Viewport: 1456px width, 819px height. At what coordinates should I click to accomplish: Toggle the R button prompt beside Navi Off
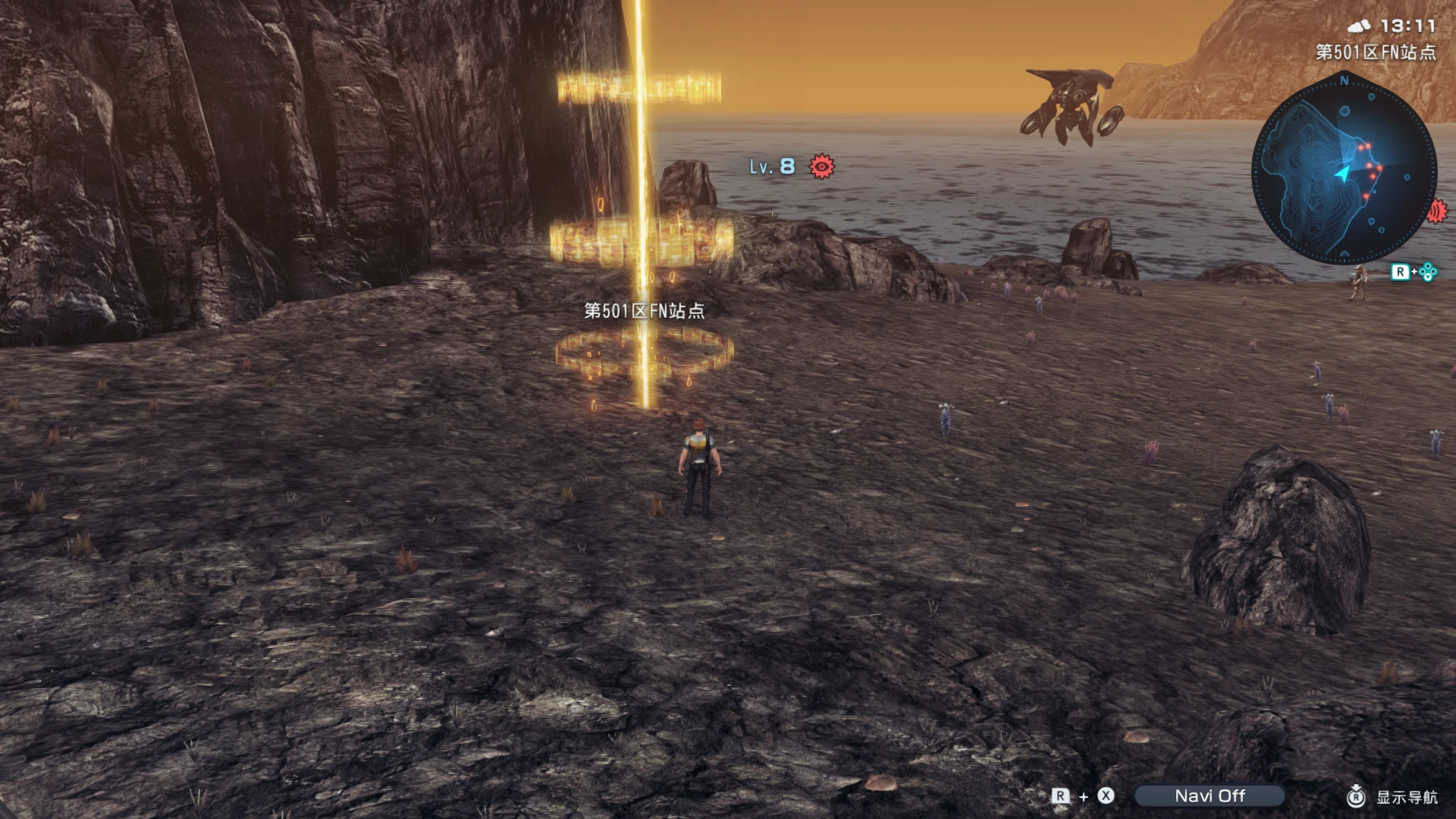(1059, 796)
